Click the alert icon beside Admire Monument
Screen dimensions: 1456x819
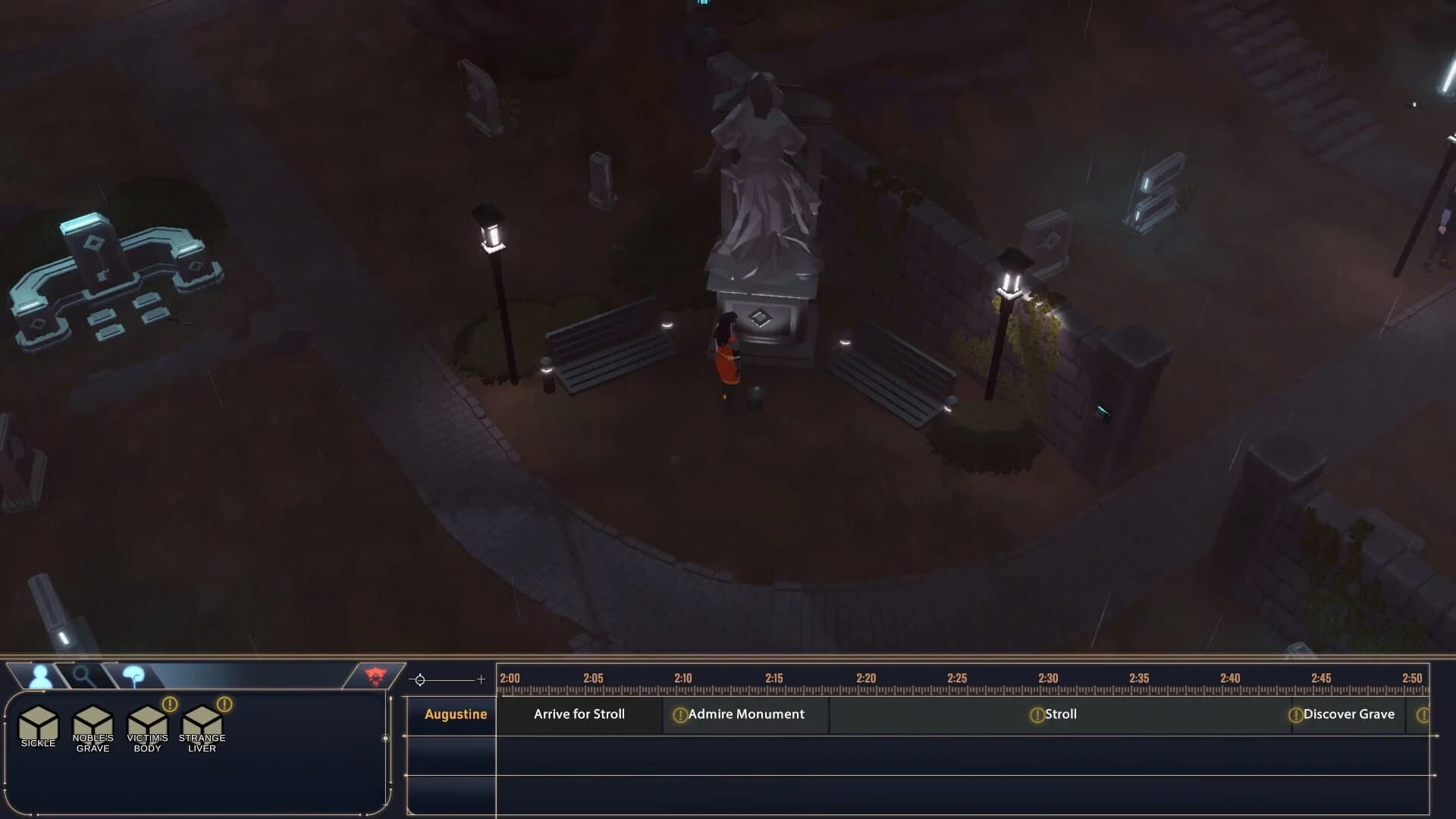click(x=680, y=714)
